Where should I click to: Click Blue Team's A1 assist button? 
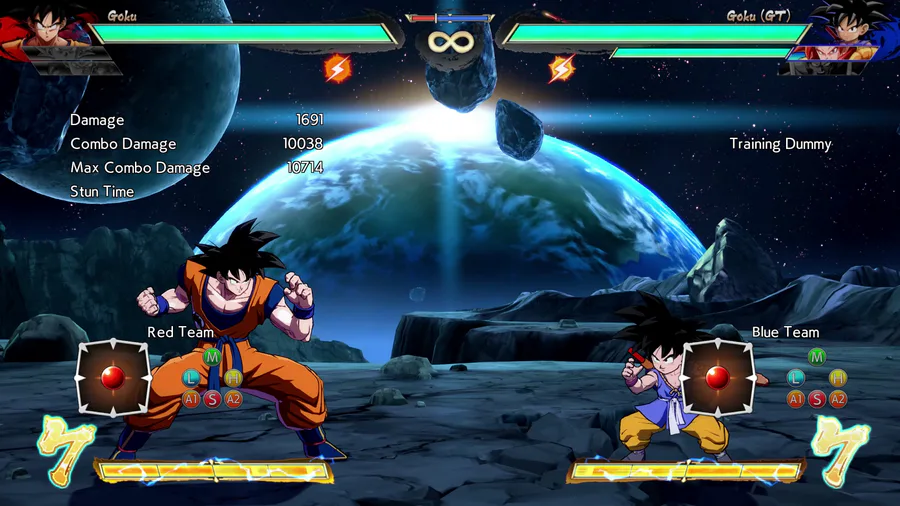(x=796, y=399)
